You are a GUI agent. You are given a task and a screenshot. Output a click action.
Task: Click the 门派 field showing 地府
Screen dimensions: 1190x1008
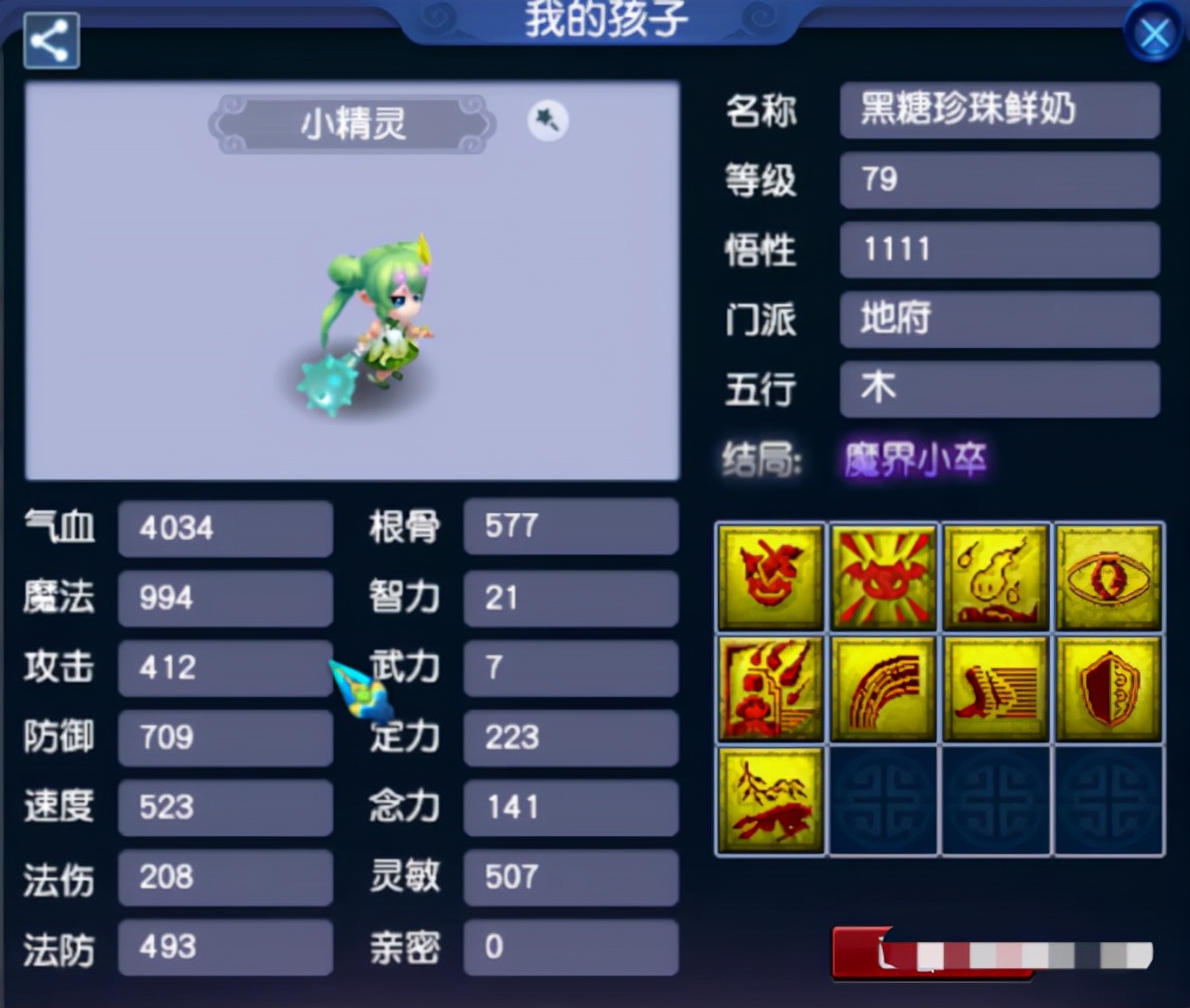tap(1000, 319)
